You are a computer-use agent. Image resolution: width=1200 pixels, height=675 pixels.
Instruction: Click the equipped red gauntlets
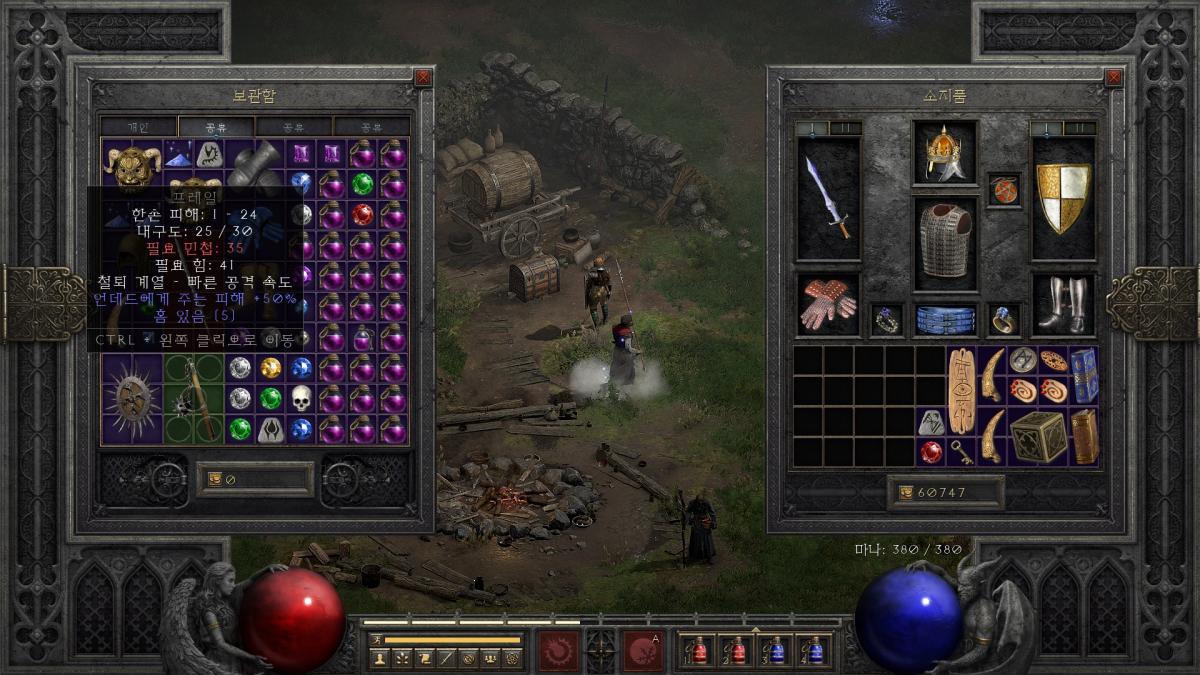point(829,304)
